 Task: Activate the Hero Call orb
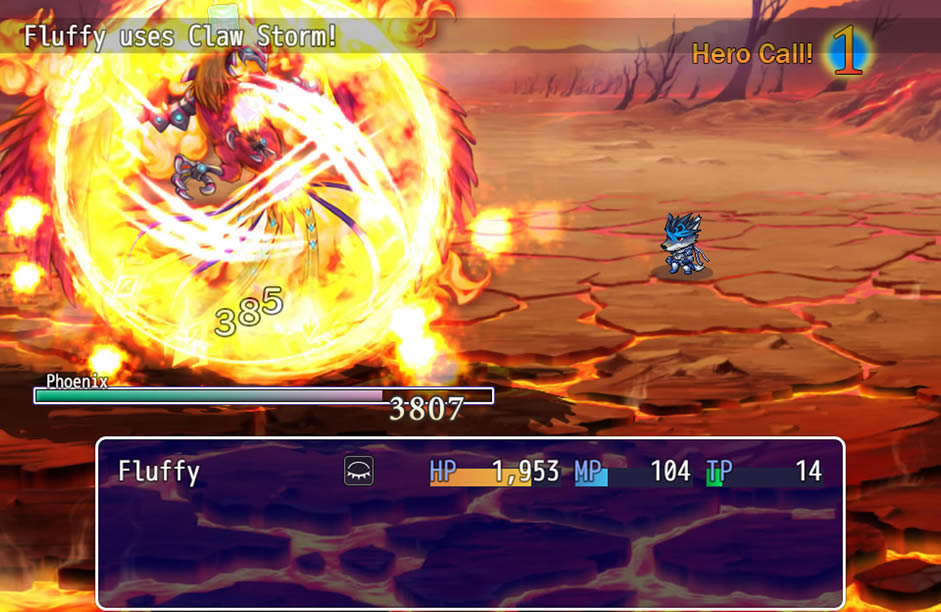847,55
